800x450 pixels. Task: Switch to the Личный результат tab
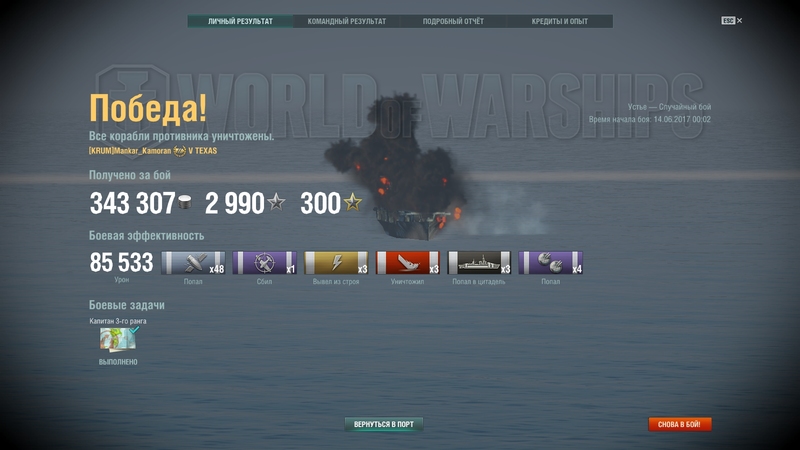241,21
